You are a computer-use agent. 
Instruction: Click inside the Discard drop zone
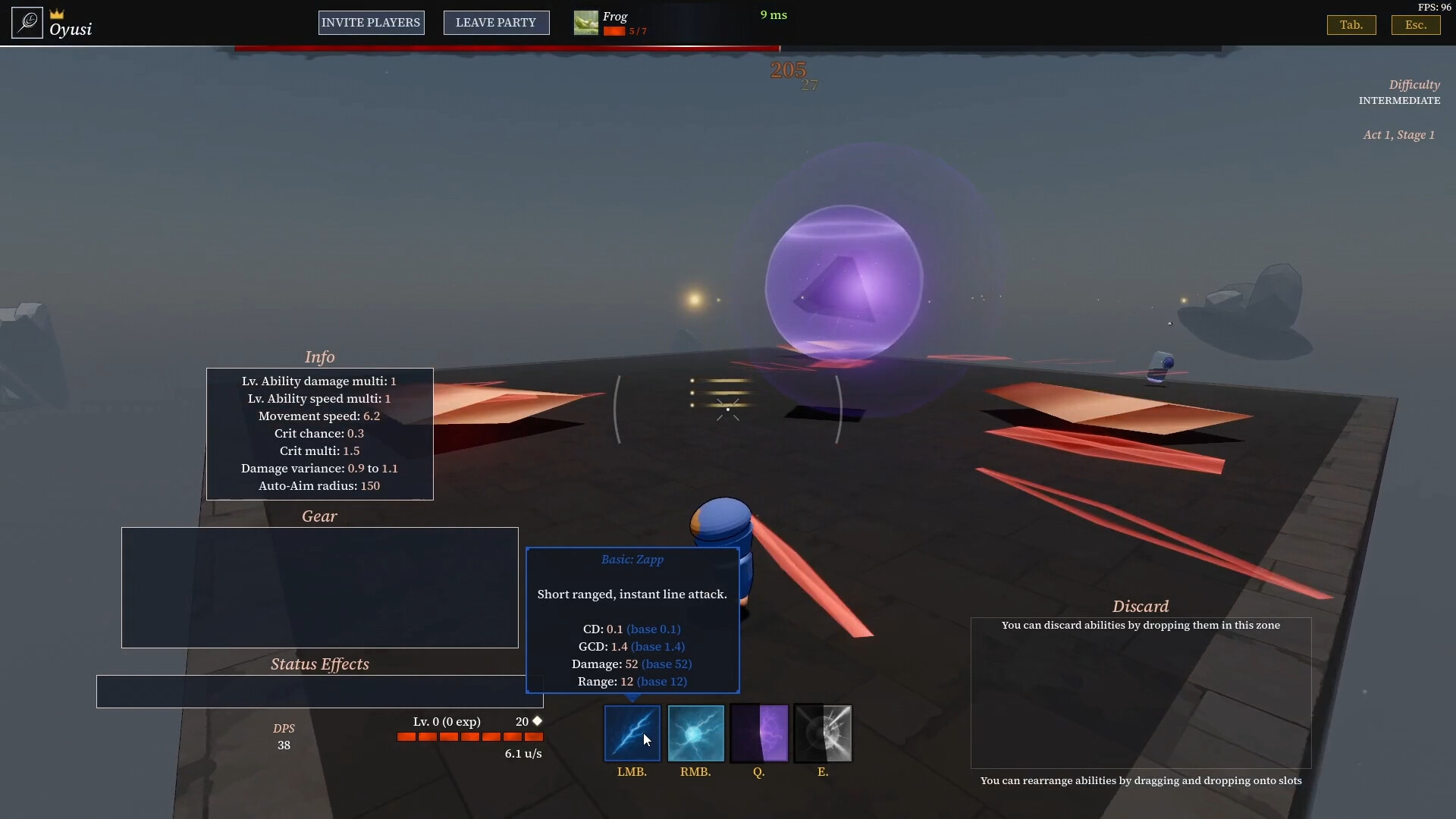point(1141,692)
